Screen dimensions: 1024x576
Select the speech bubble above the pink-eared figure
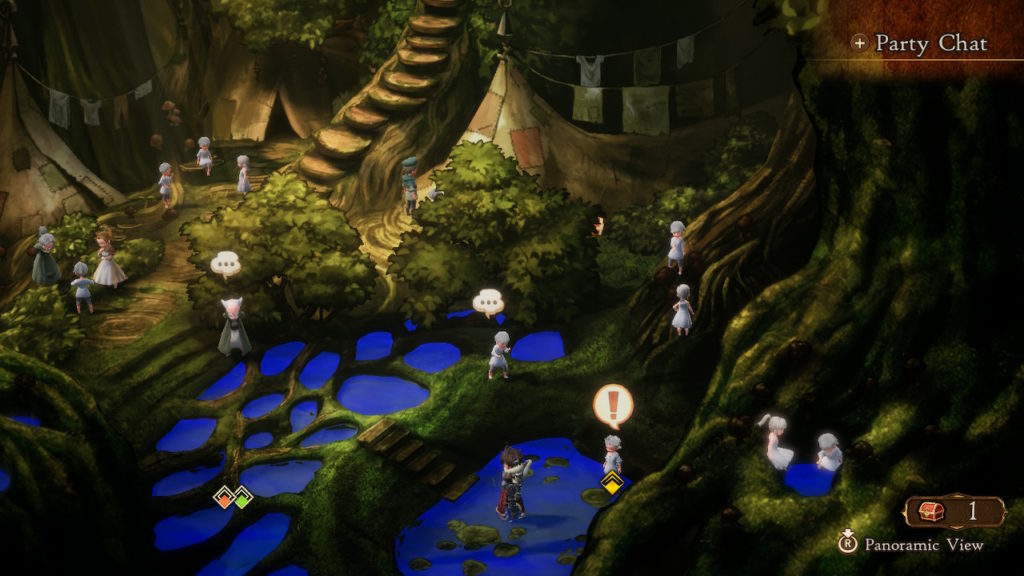[226, 264]
